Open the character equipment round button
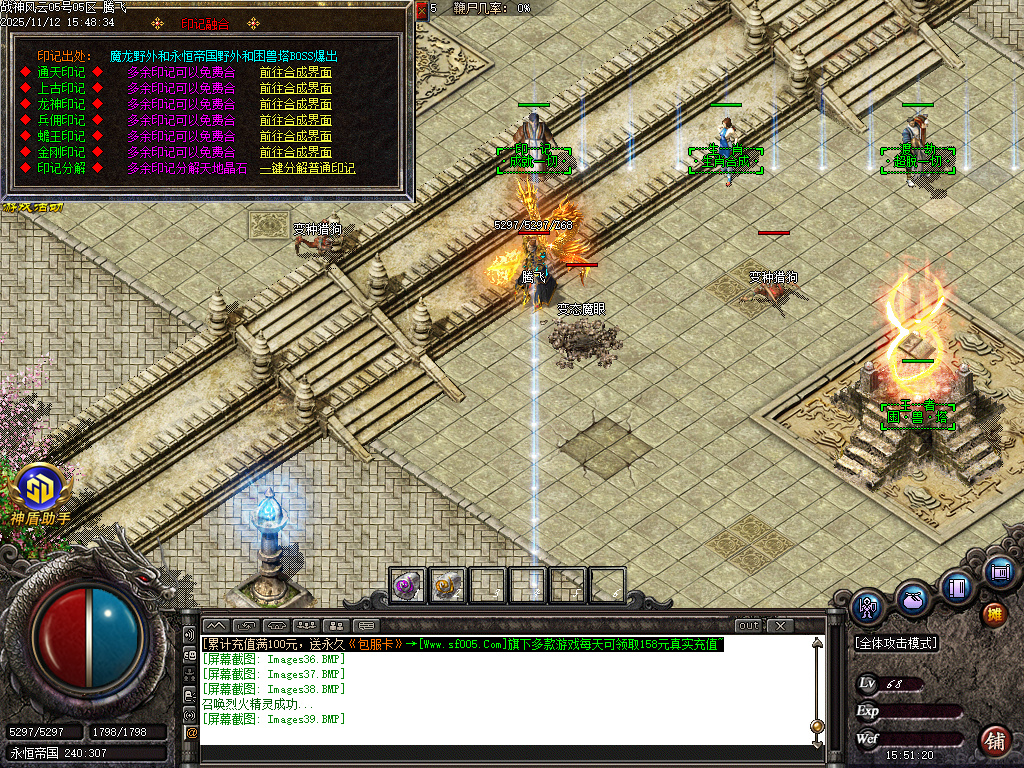1024x768 pixels. 866,605
